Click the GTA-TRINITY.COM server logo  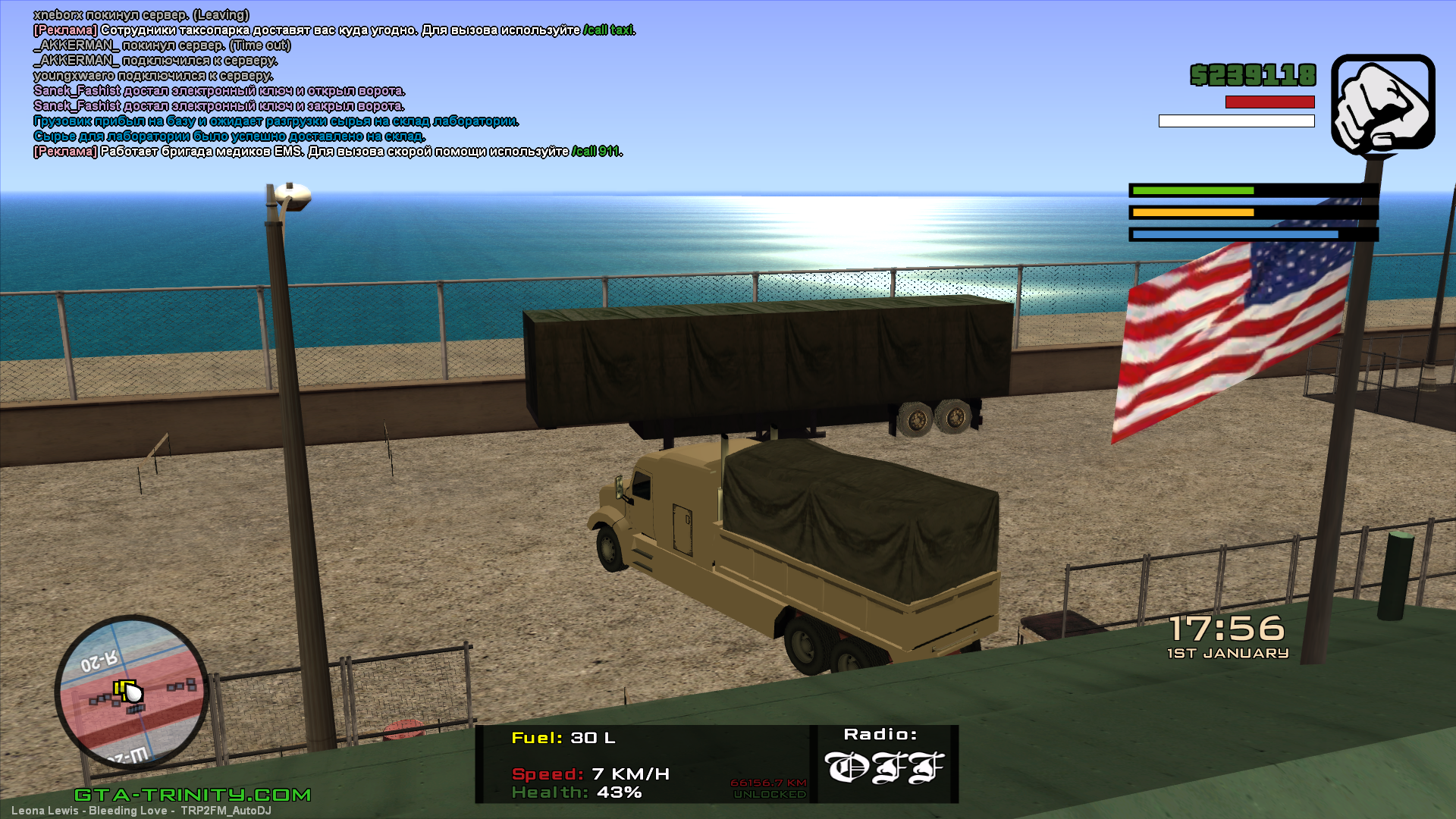coord(193,795)
